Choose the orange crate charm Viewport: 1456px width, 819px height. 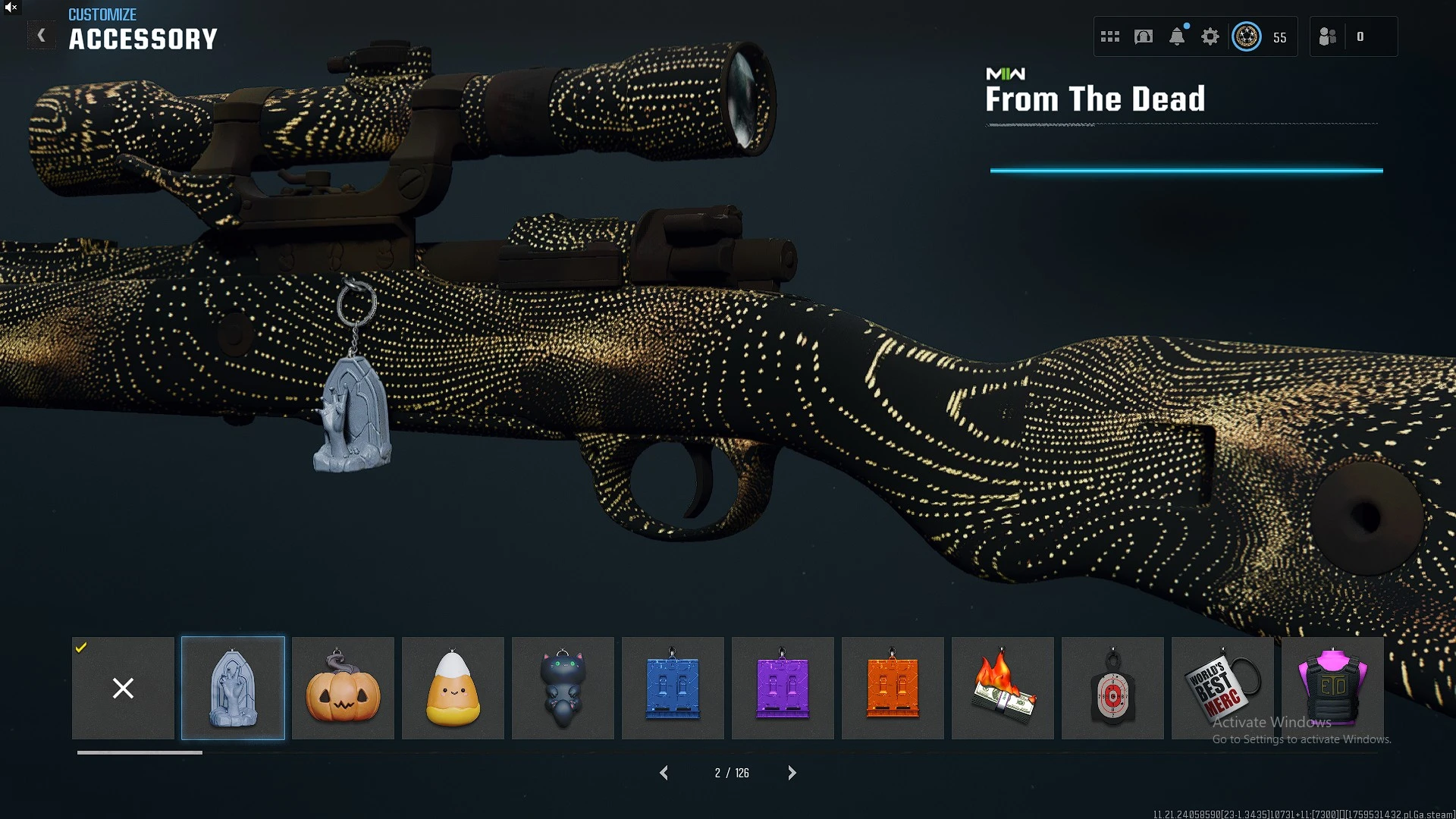(893, 688)
